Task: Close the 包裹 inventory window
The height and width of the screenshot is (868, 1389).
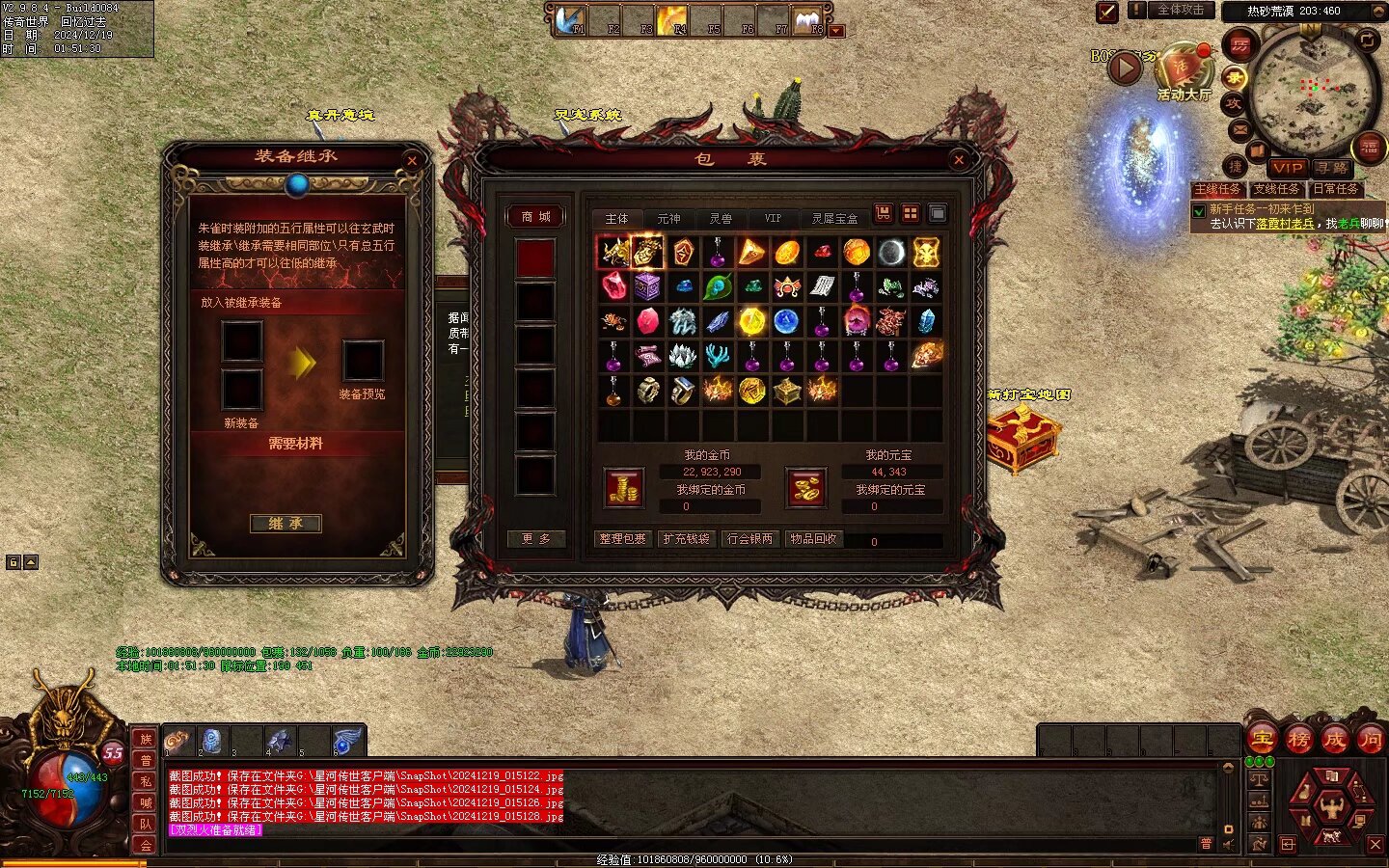Action: tap(958, 160)
